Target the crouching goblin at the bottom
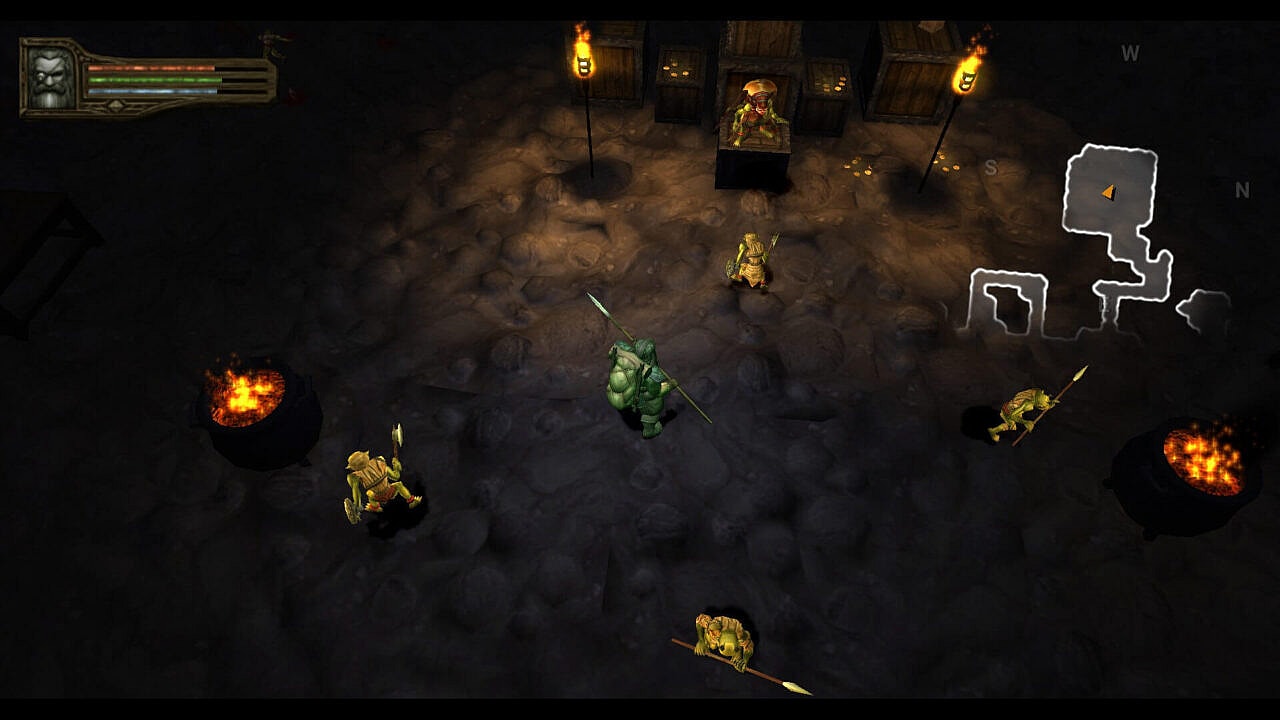This screenshot has width=1280, height=720. point(722,640)
